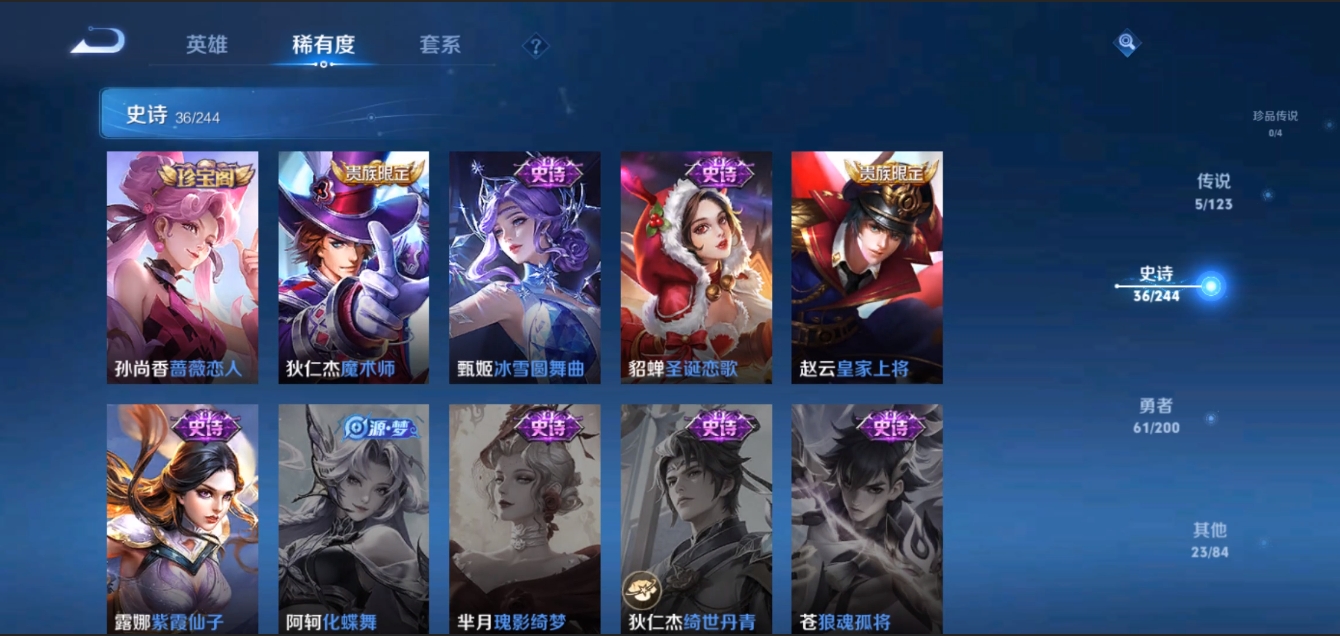This screenshot has height=636, width=1340.
Task: Jump to 传说 rarity section
Action: coord(1213,191)
